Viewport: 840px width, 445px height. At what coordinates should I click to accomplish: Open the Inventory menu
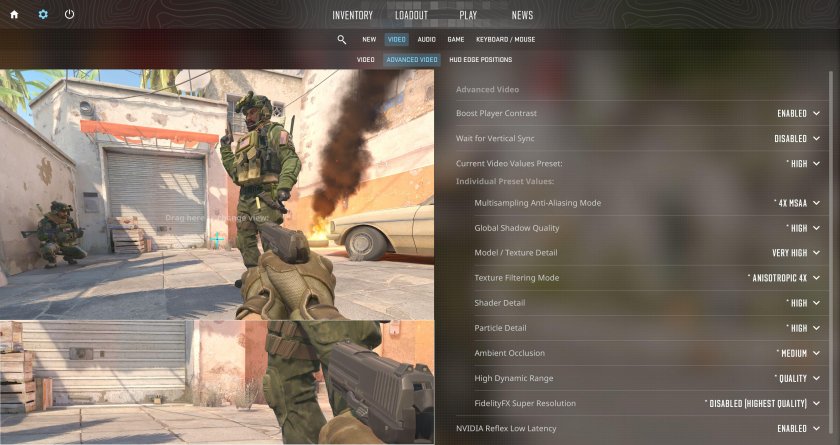point(352,15)
